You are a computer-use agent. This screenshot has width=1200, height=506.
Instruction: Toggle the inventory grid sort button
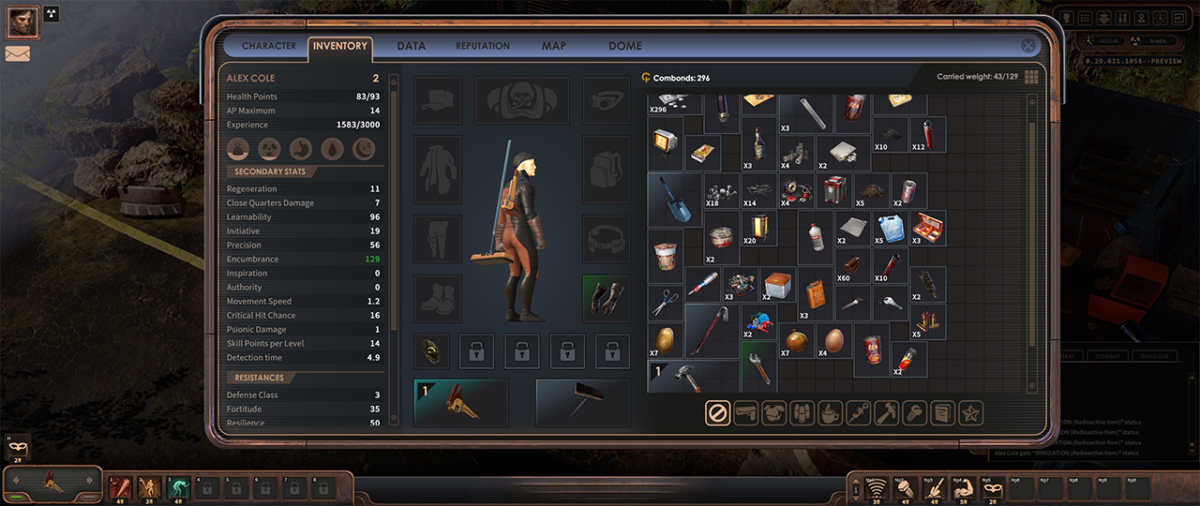tap(1031, 77)
